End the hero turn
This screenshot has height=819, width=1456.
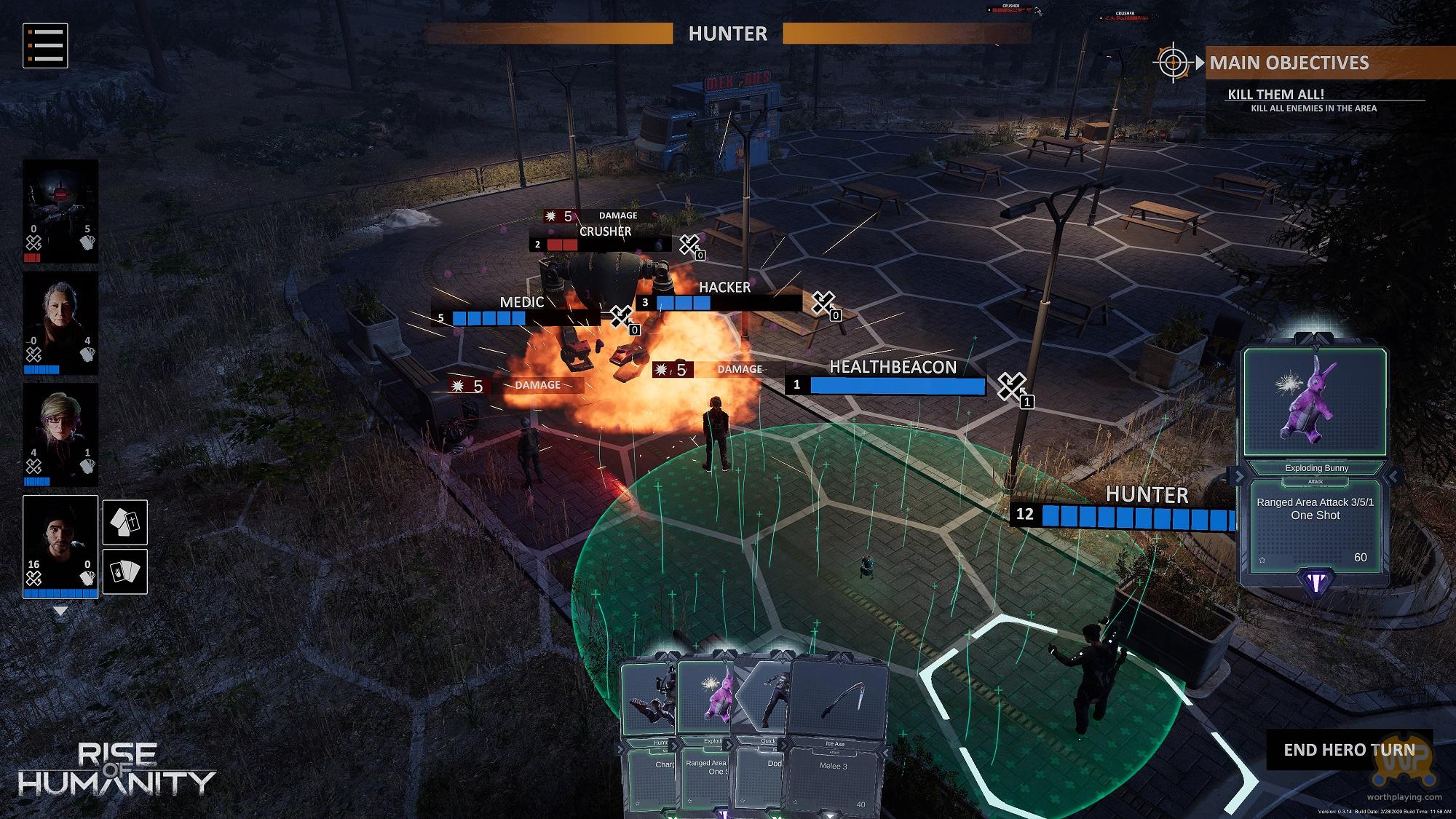1349,750
